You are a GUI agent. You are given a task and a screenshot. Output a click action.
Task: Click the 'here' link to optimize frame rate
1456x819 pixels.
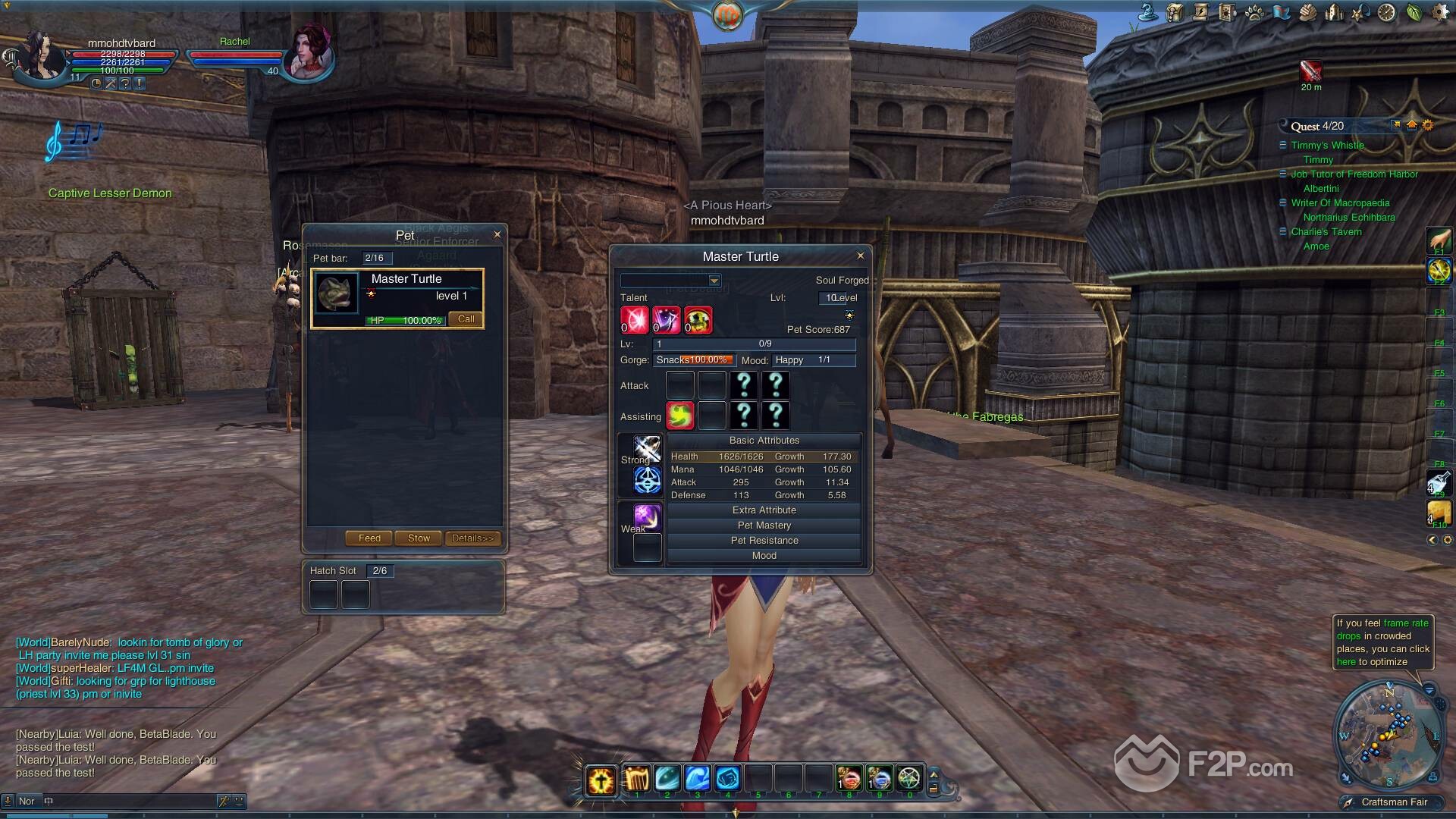tap(1345, 662)
